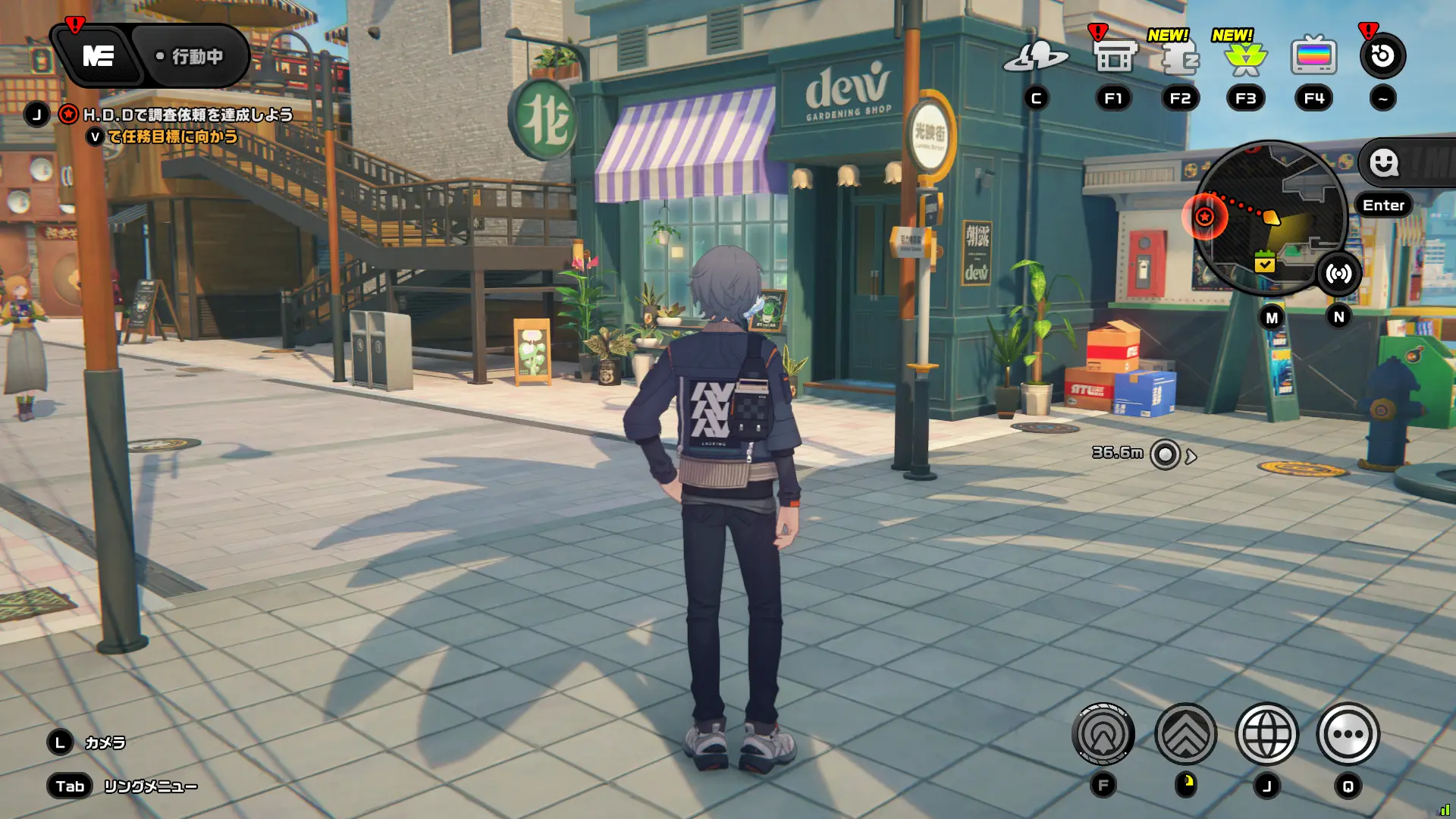Click the yellow calendar icon on minimap
1456x819 pixels.
[x=1264, y=262]
